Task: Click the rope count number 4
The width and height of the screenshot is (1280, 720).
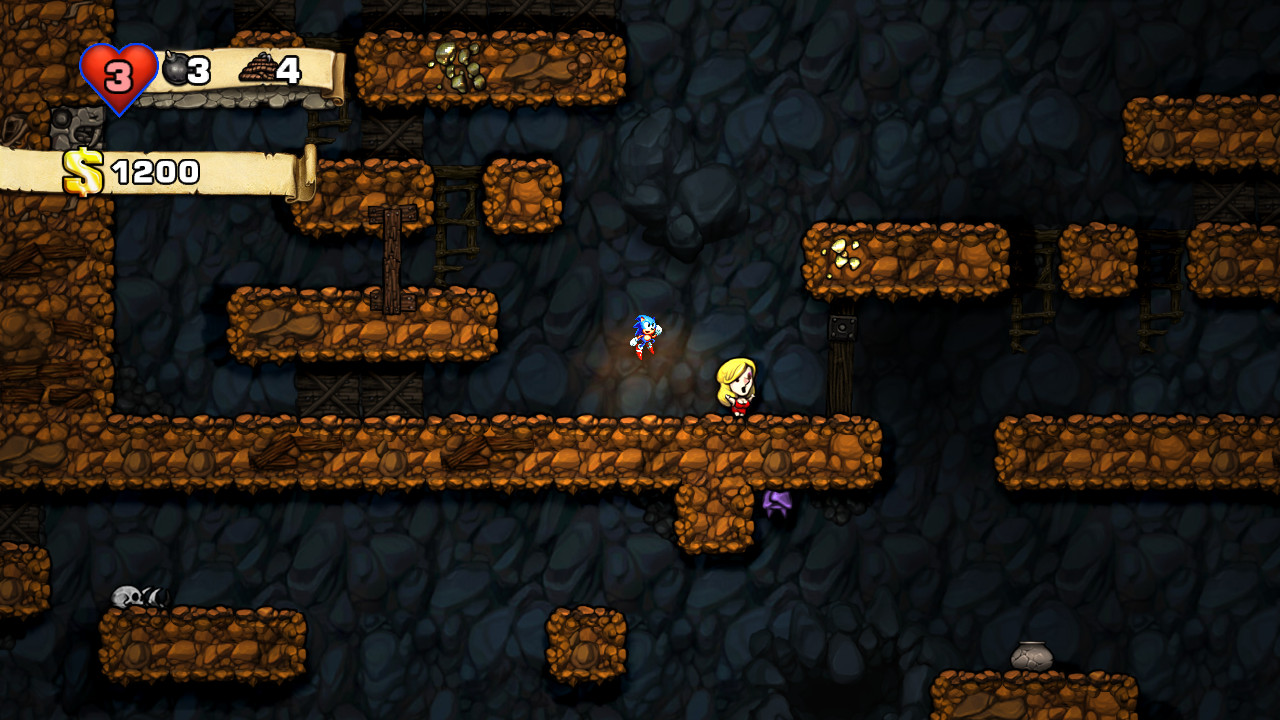Action: click(x=288, y=68)
